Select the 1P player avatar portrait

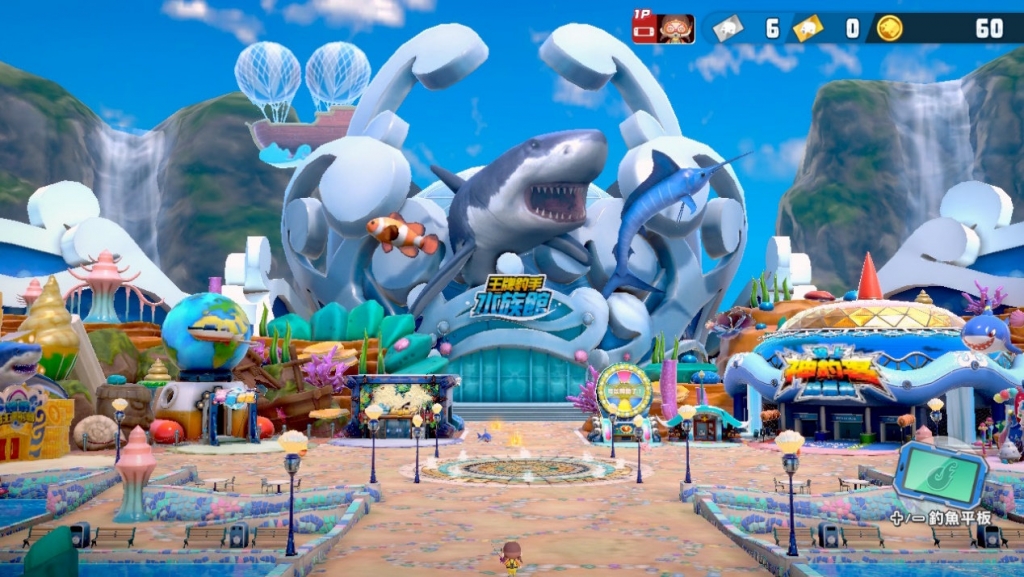677,28
